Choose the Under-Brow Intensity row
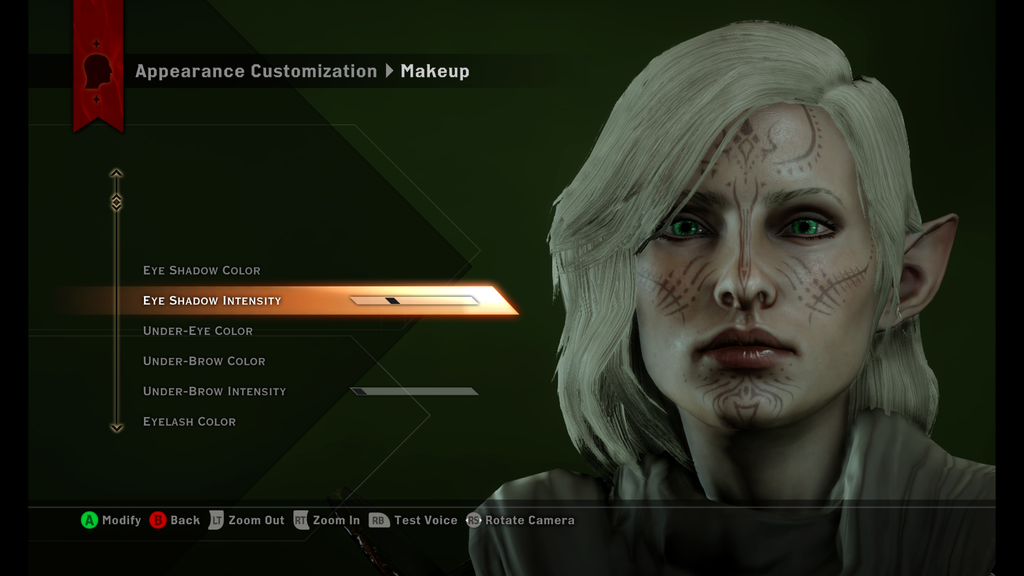Image resolution: width=1024 pixels, height=576 pixels. click(214, 391)
